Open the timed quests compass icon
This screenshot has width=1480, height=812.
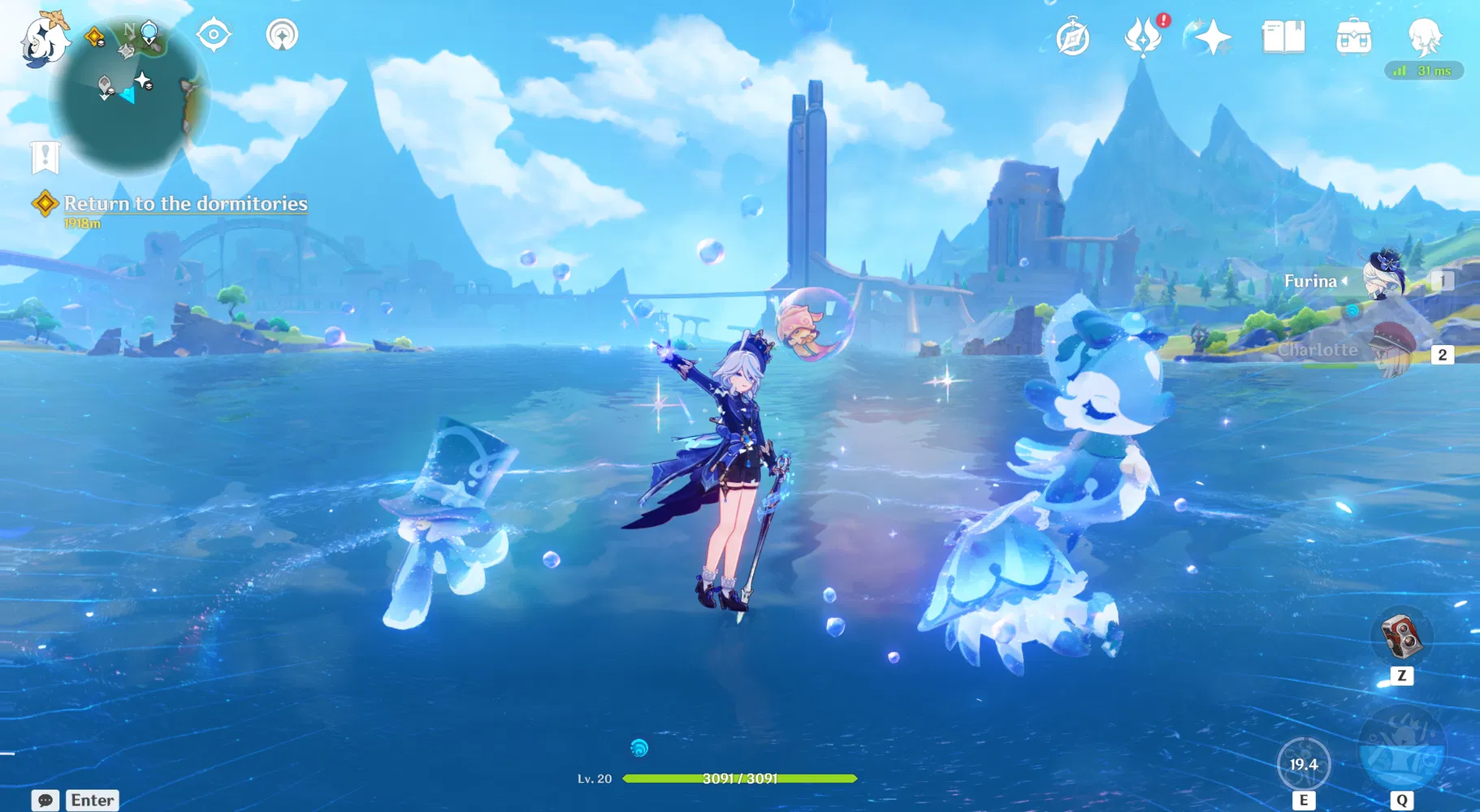click(x=1071, y=36)
